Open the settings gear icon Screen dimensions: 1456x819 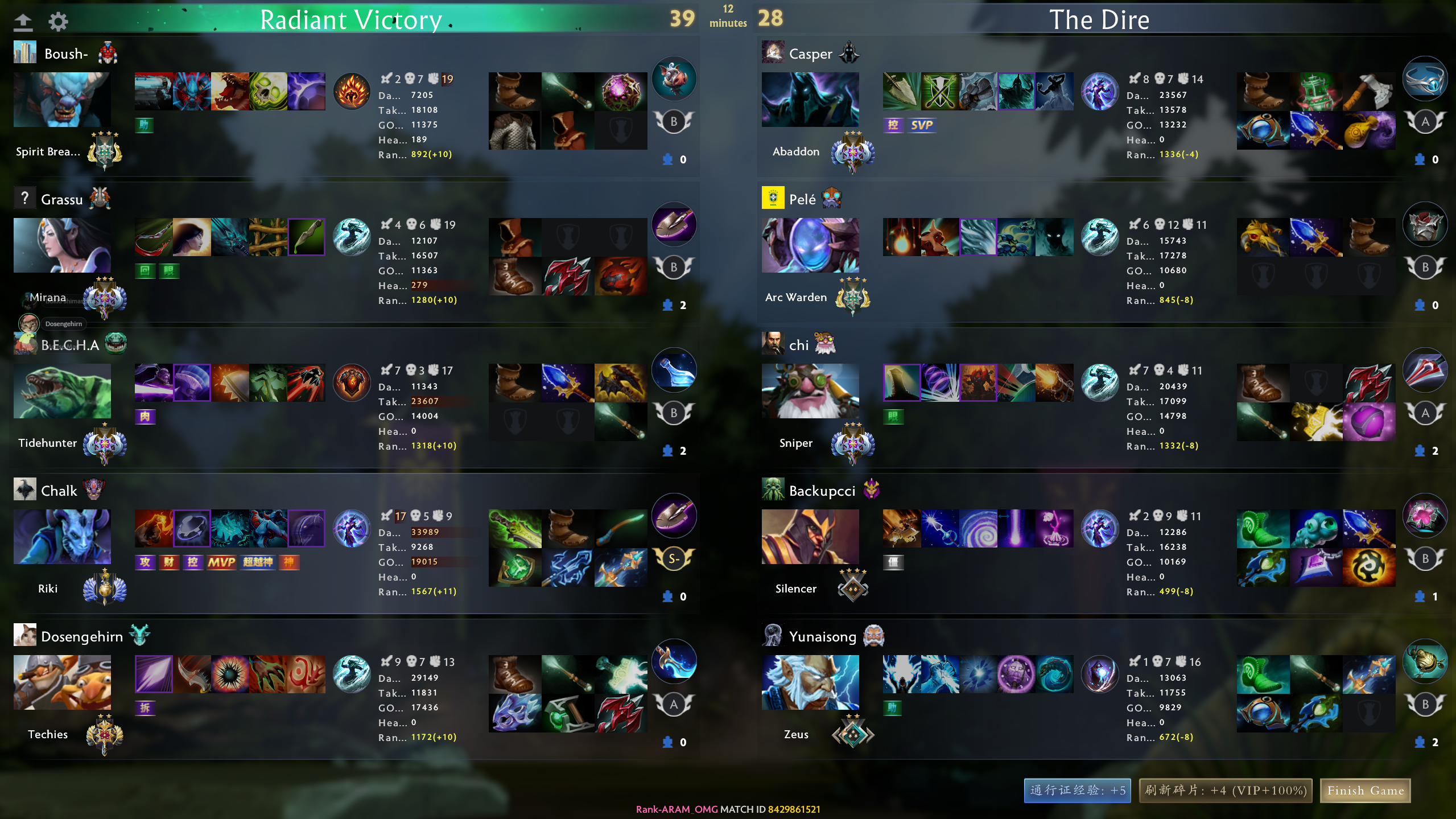pyautogui.click(x=58, y=22)
